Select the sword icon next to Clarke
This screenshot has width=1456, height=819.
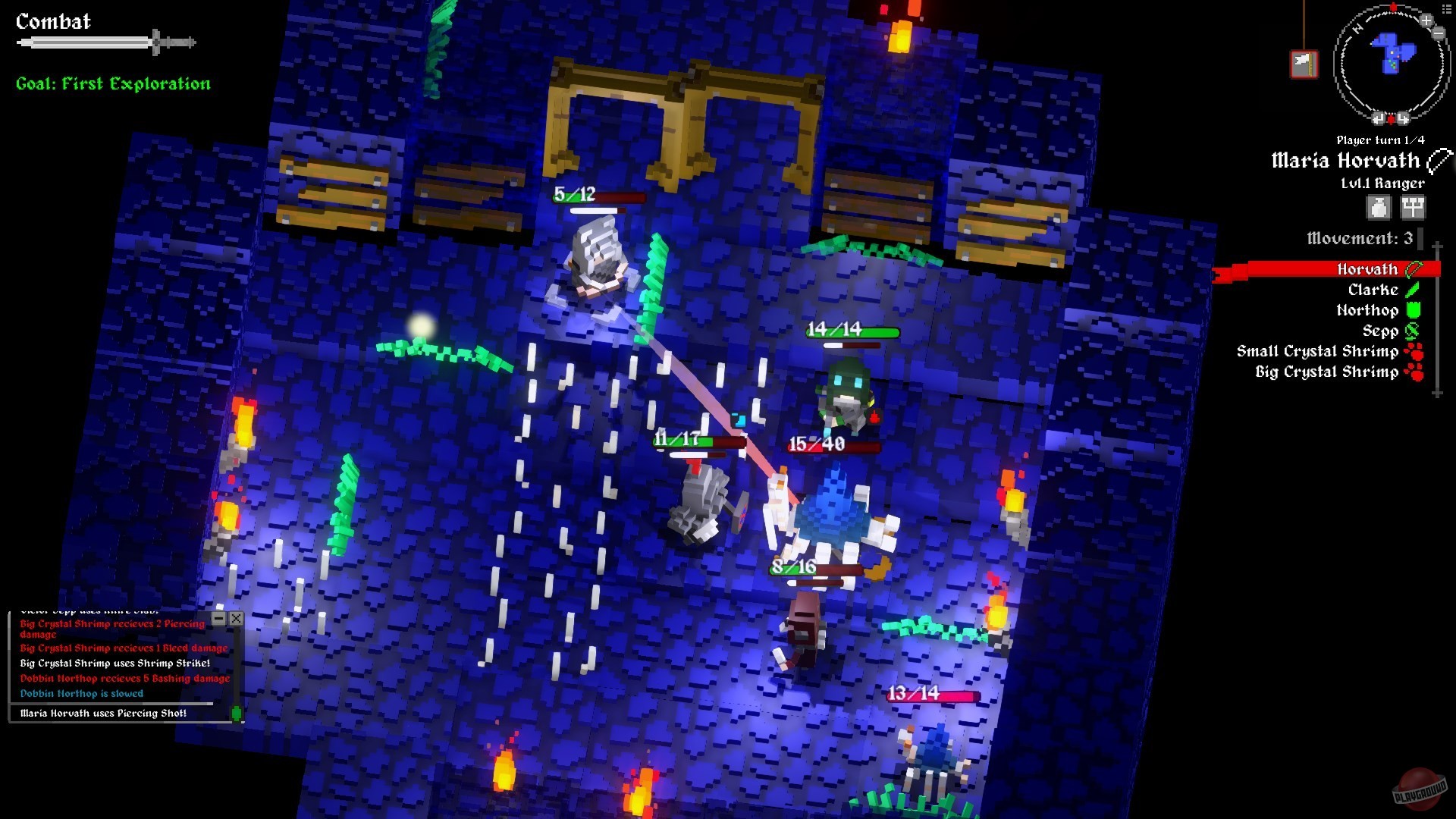pyautogui.click(x=1412, y=290)
